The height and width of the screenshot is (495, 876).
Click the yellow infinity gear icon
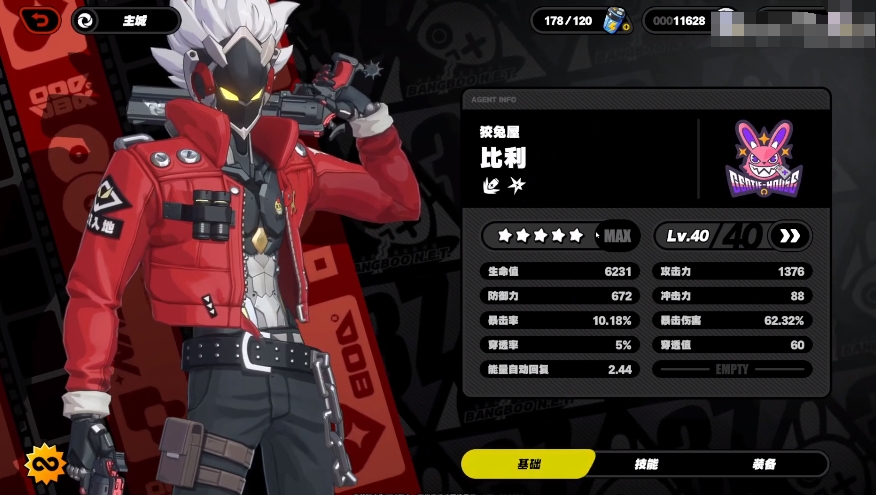point(45,464)
